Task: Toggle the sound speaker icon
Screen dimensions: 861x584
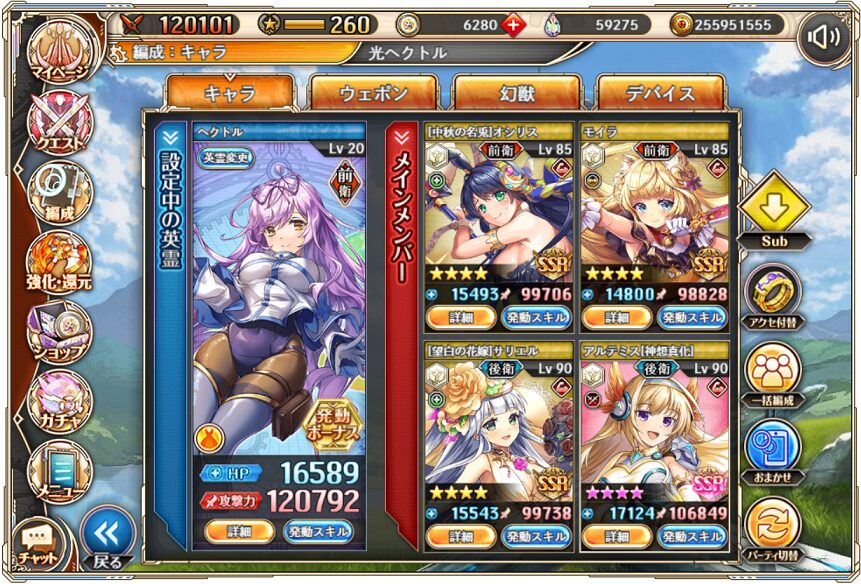Action: [x=824, y=39]
